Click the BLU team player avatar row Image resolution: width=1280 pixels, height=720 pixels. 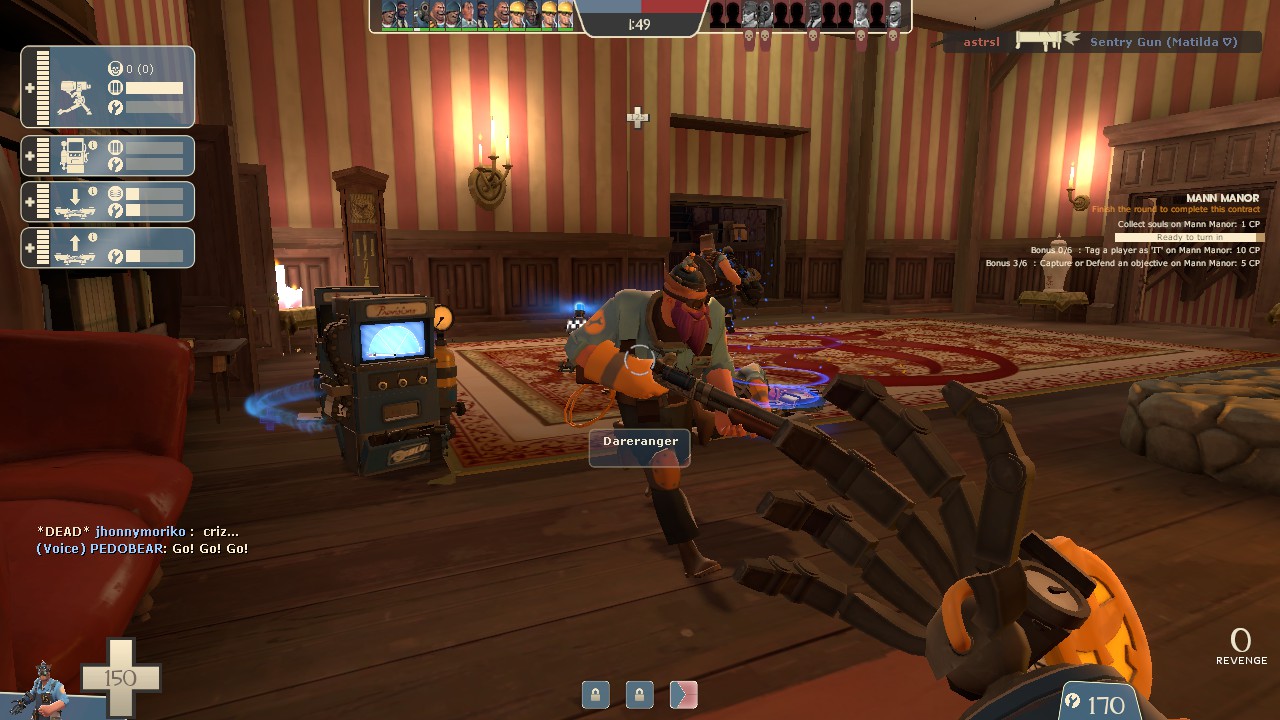(476, 15)
